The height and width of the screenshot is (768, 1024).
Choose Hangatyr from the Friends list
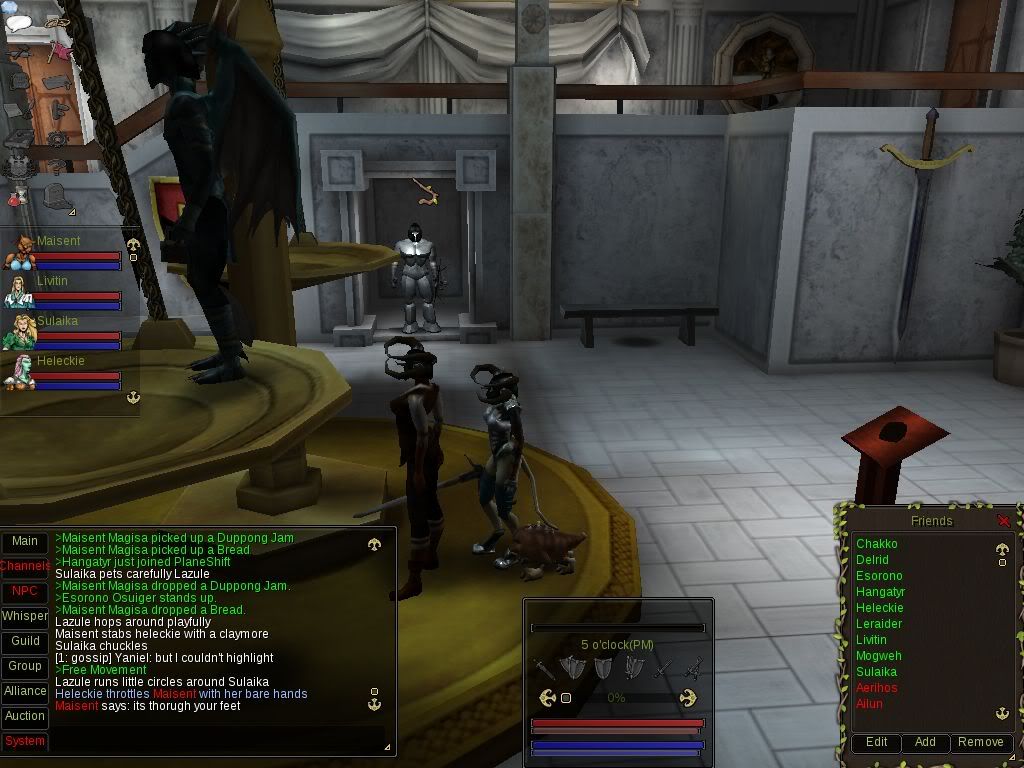880,592
